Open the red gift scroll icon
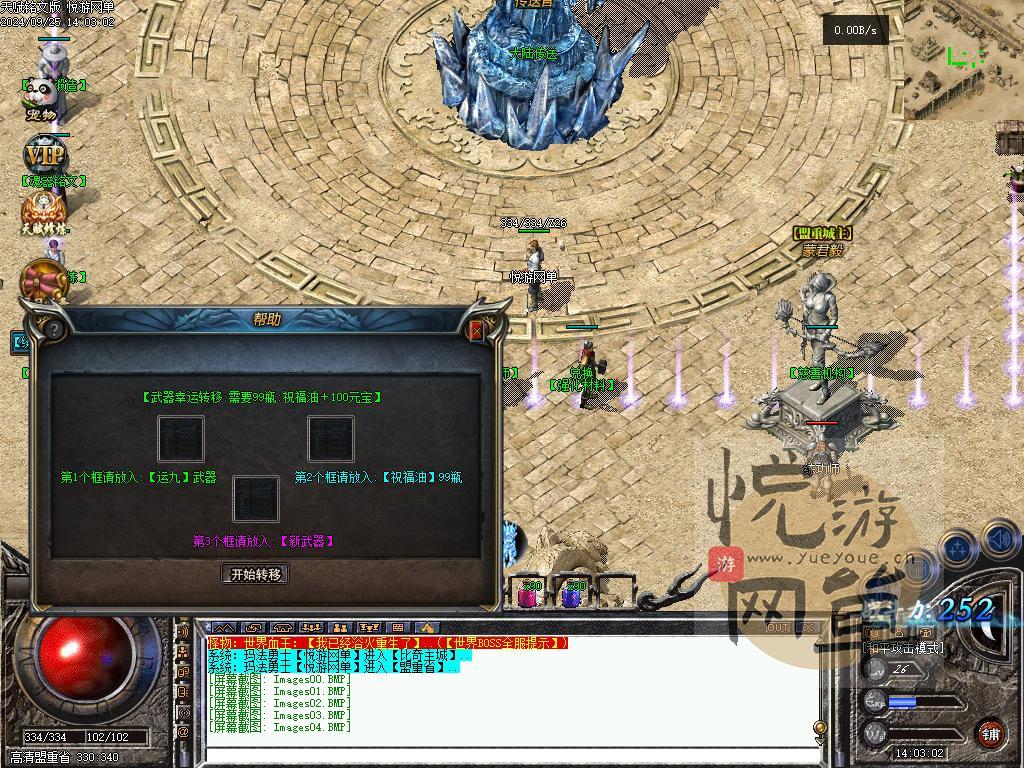Image resolution: width=1024 pixels, height=768 pixels. [42, 279]
